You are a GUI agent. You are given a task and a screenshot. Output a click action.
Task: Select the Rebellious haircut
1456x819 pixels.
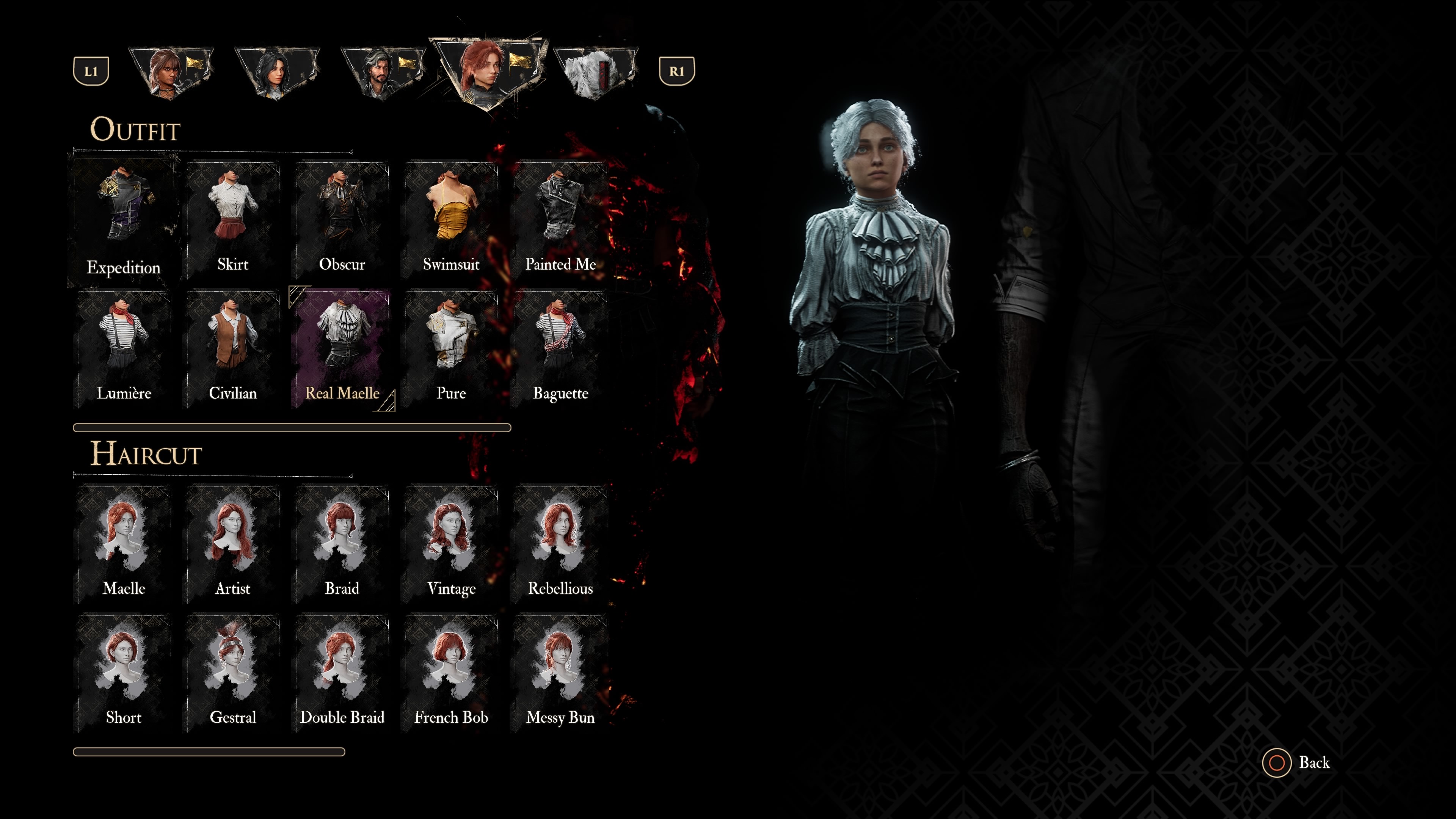click(560, 543)
